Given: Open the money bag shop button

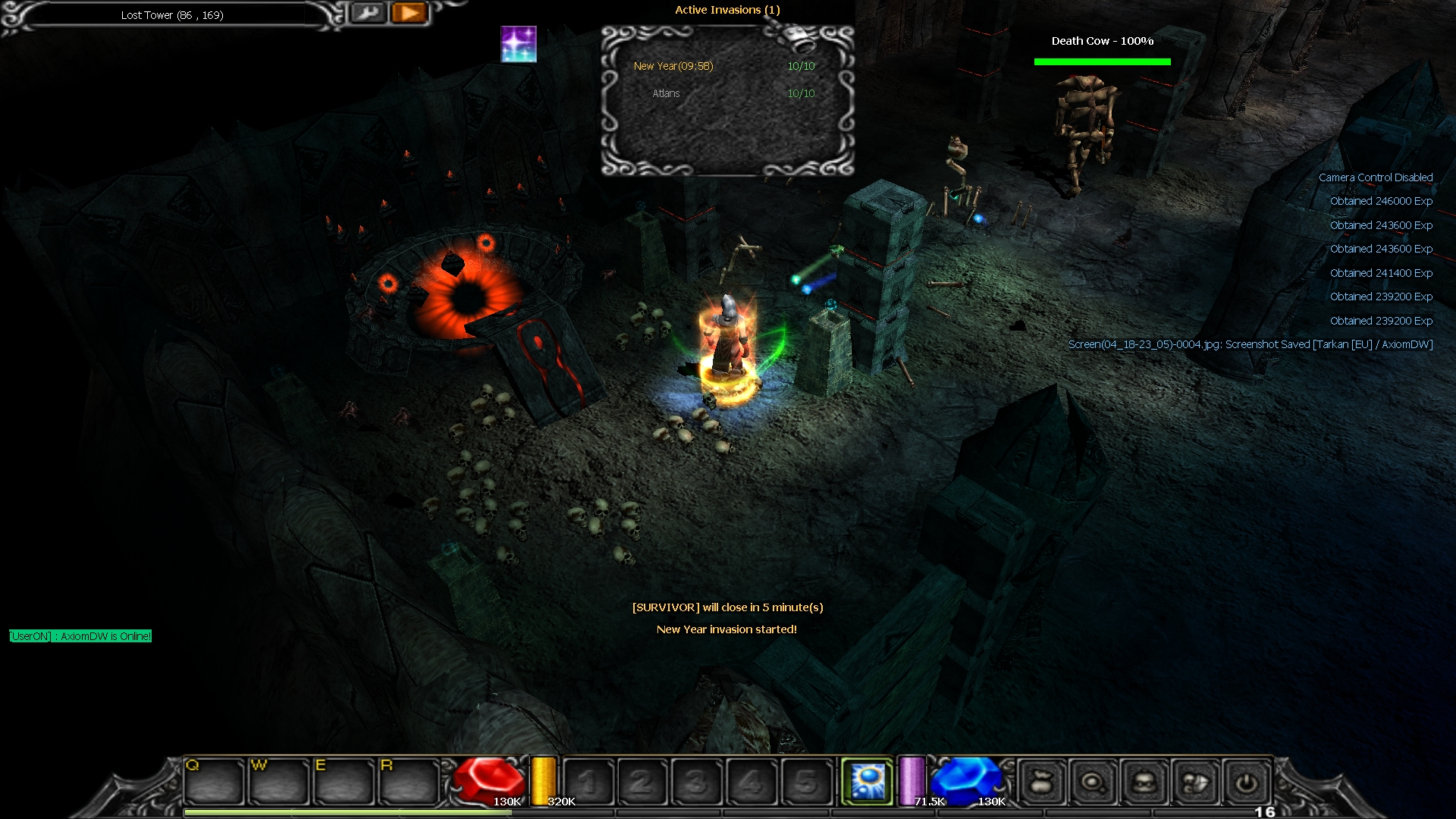Looking at the screenshot, I should (x=1041, y=782).
